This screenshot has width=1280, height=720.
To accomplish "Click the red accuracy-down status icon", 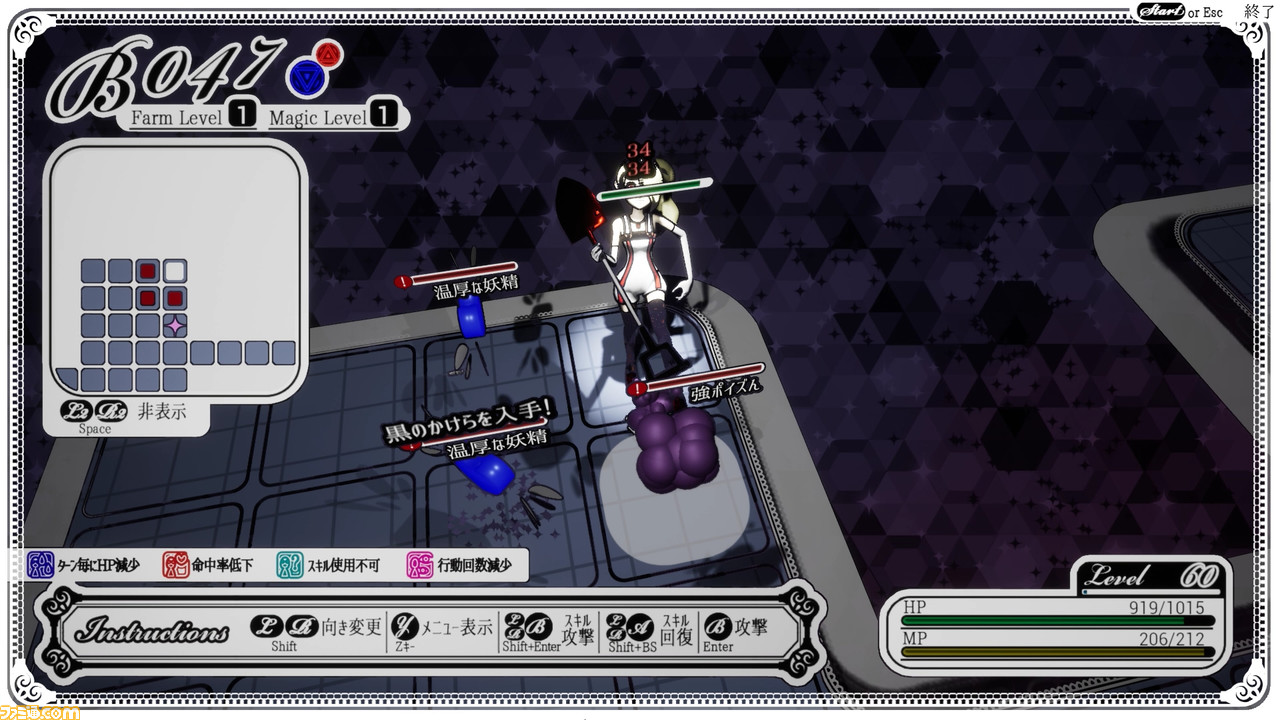I will tap(176, 565).
